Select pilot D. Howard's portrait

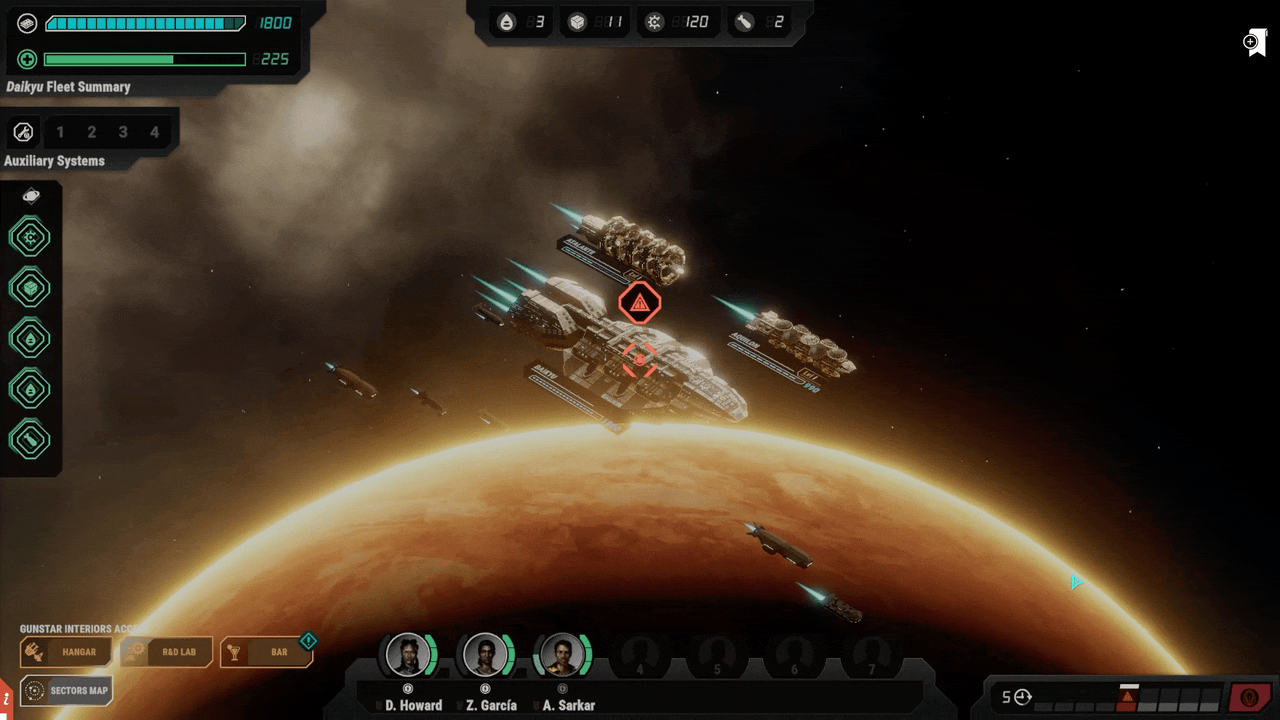point(408,655)
